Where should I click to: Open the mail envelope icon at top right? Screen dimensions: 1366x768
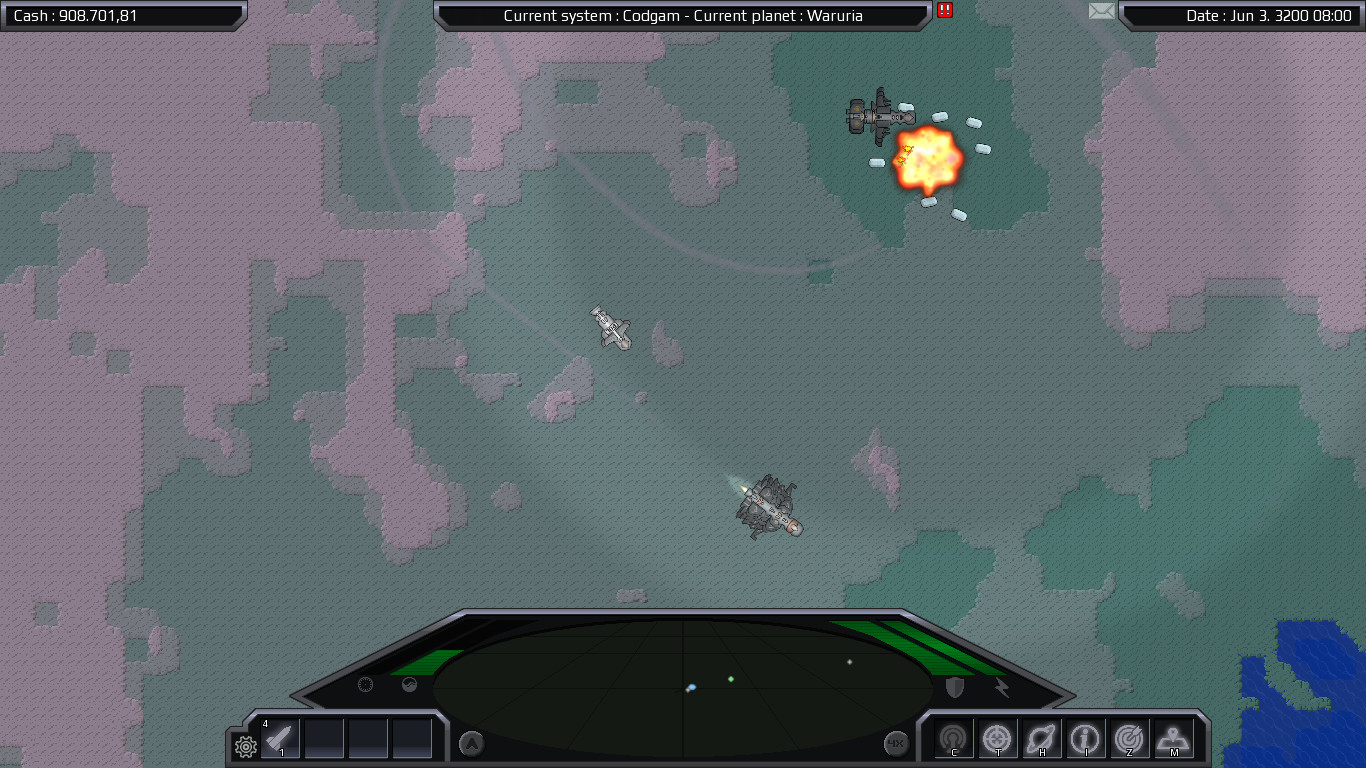click(x=1101, y=12)
